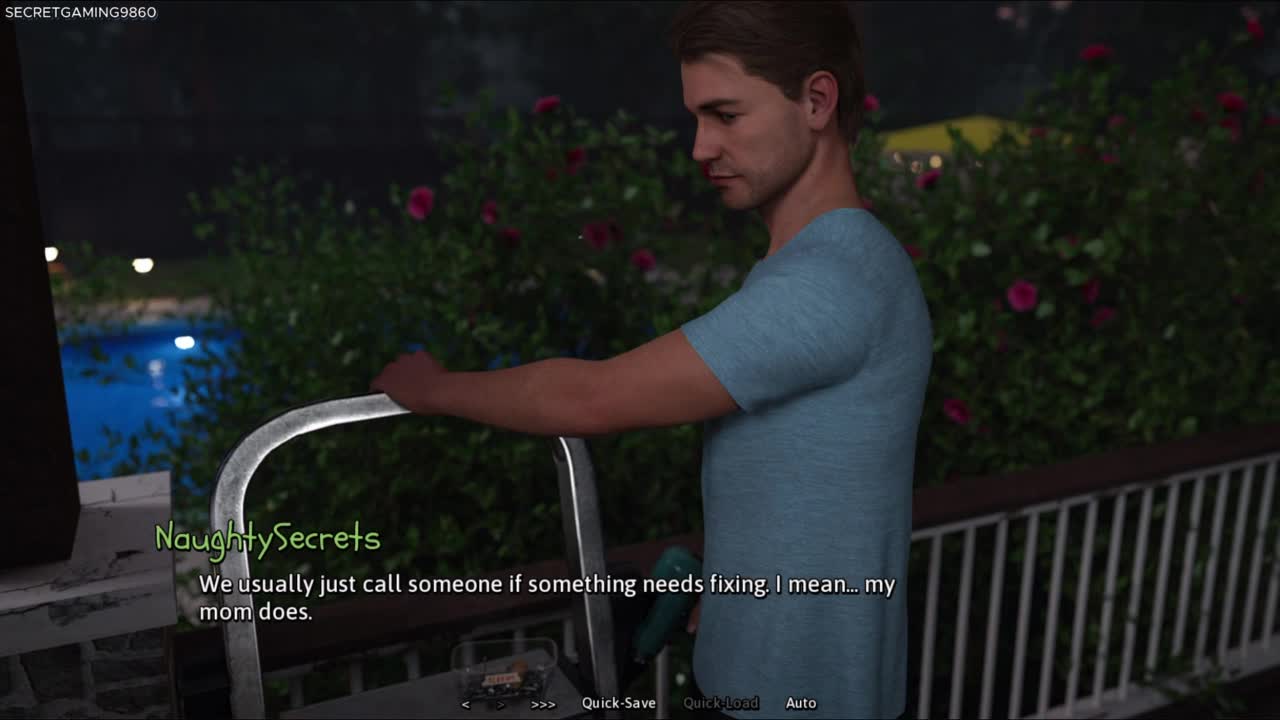Advance with the single right arrow button
This screenshot has height=720, width=1280.
[x=502, y=704]
